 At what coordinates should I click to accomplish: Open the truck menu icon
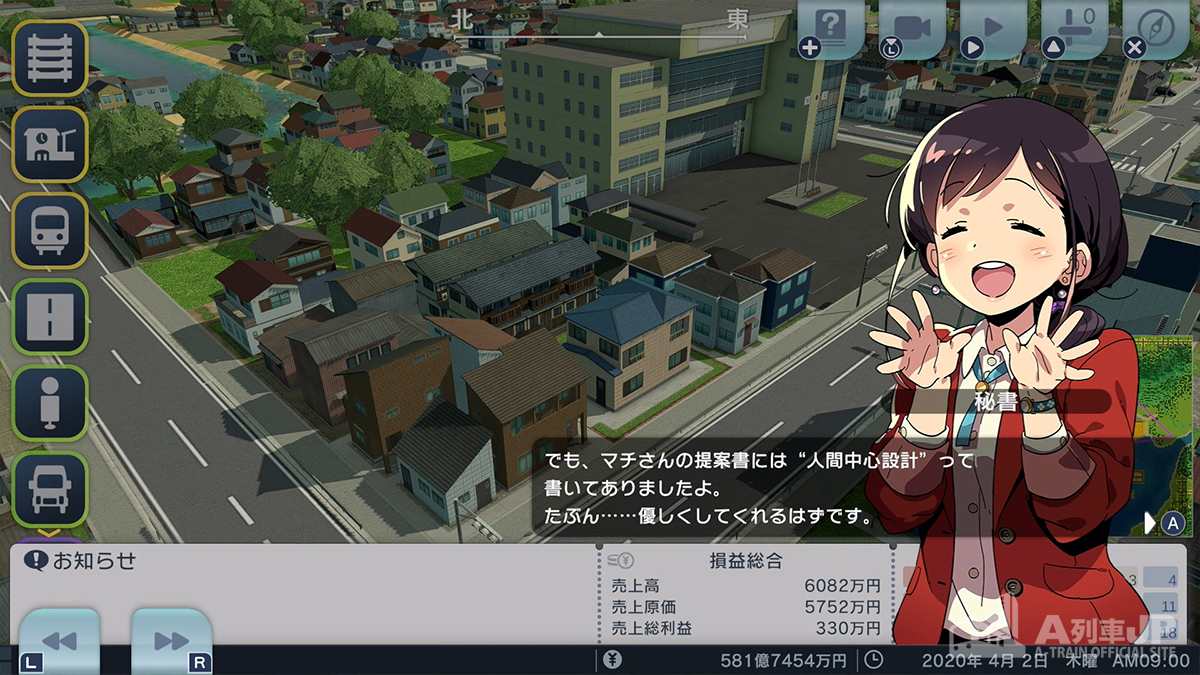[49, 489]
